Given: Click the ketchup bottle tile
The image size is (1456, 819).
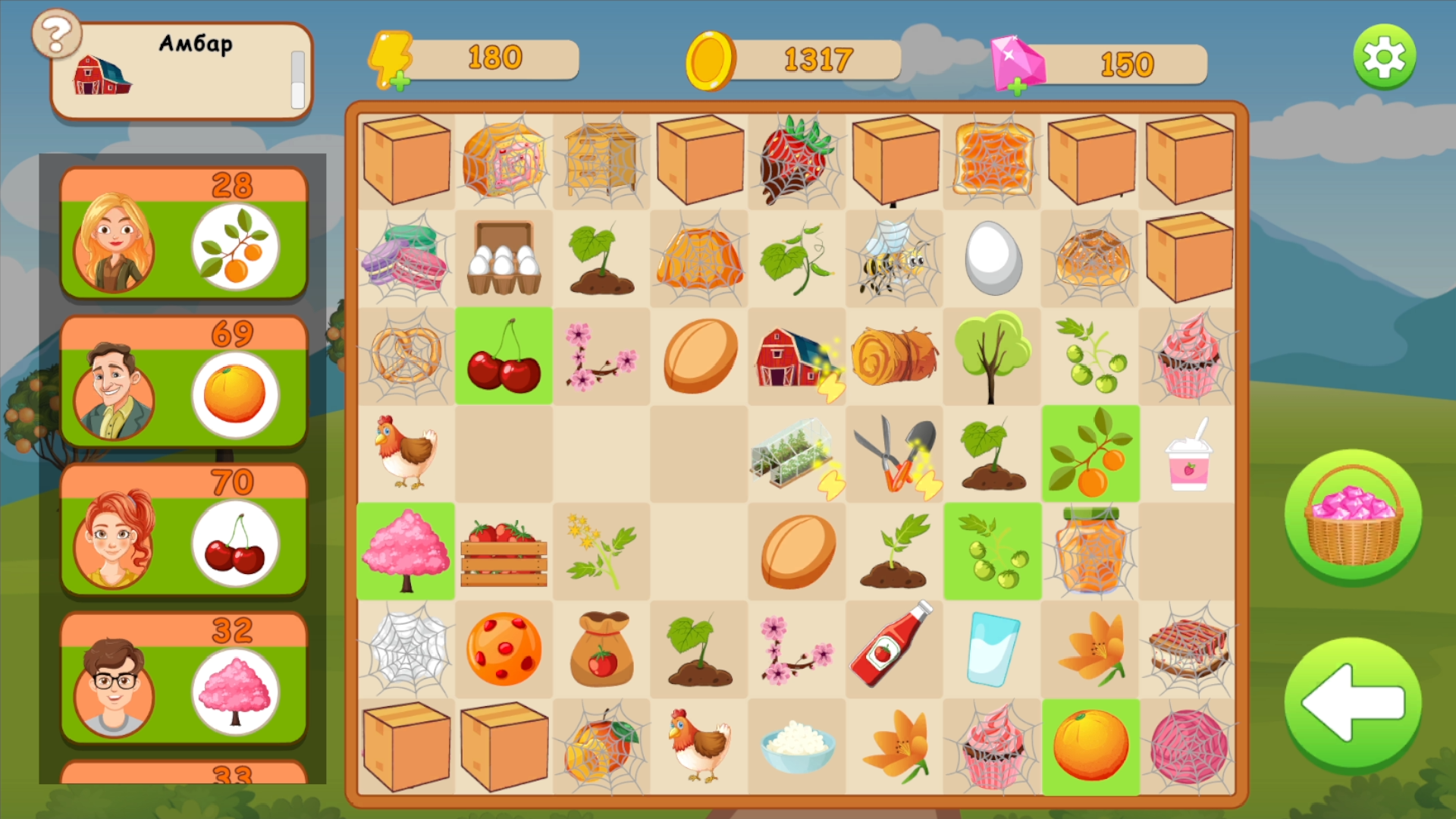Looking at the screenshot, I should pos(895,650).
